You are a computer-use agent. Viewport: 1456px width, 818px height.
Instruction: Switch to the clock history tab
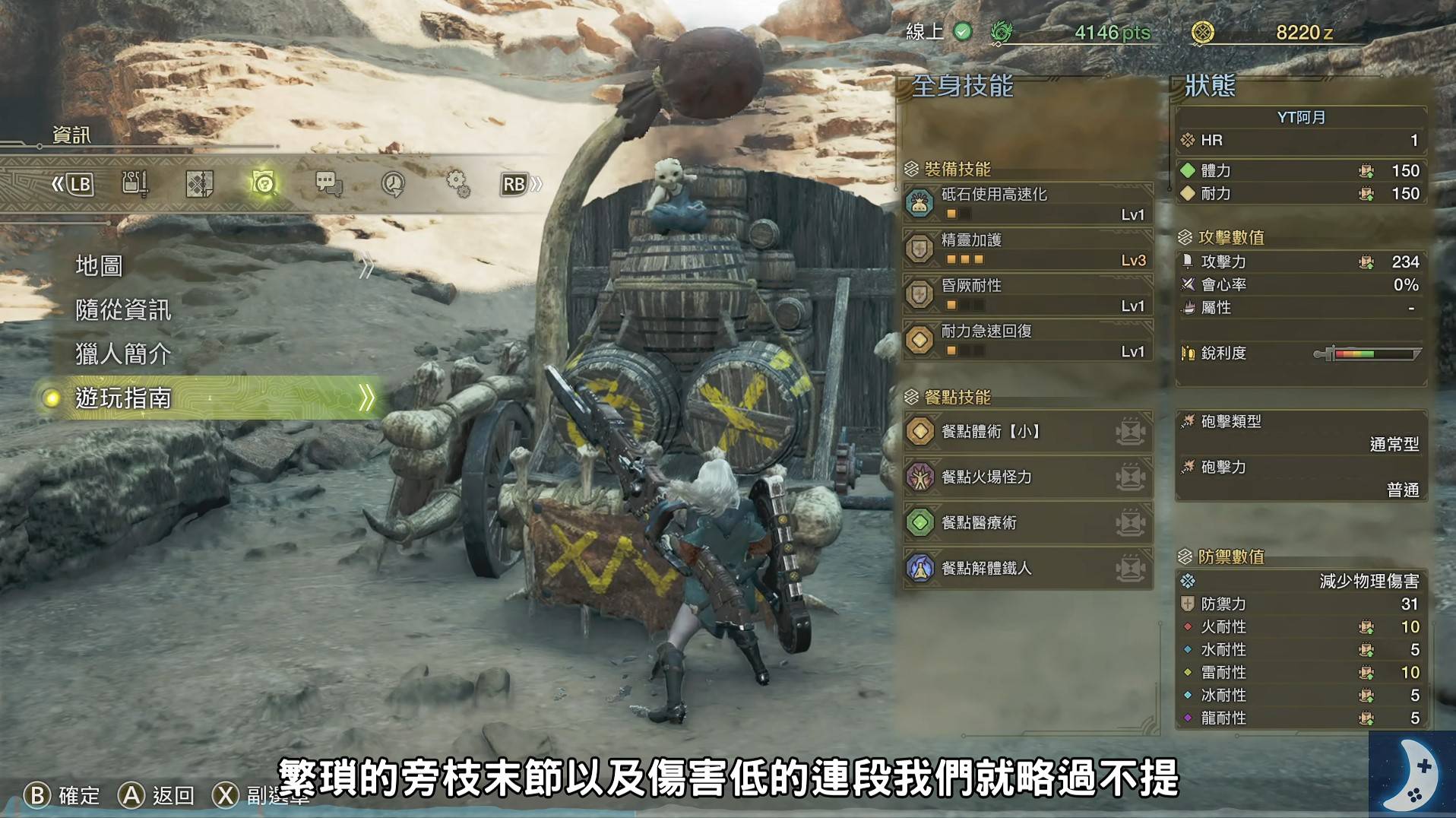pyautogui.click(x=393, y=184)
